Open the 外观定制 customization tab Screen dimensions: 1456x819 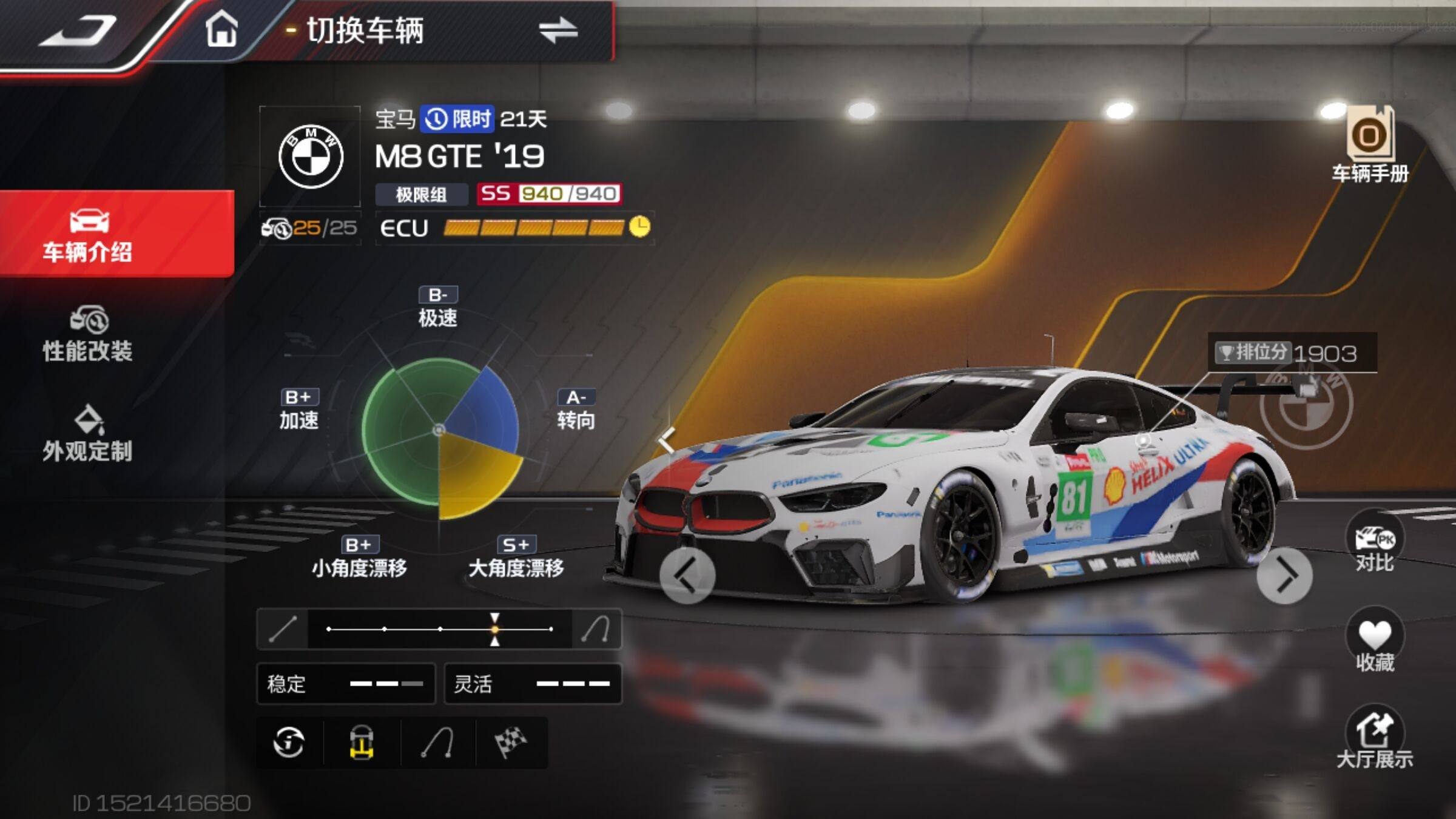click(x=88, y=434)
